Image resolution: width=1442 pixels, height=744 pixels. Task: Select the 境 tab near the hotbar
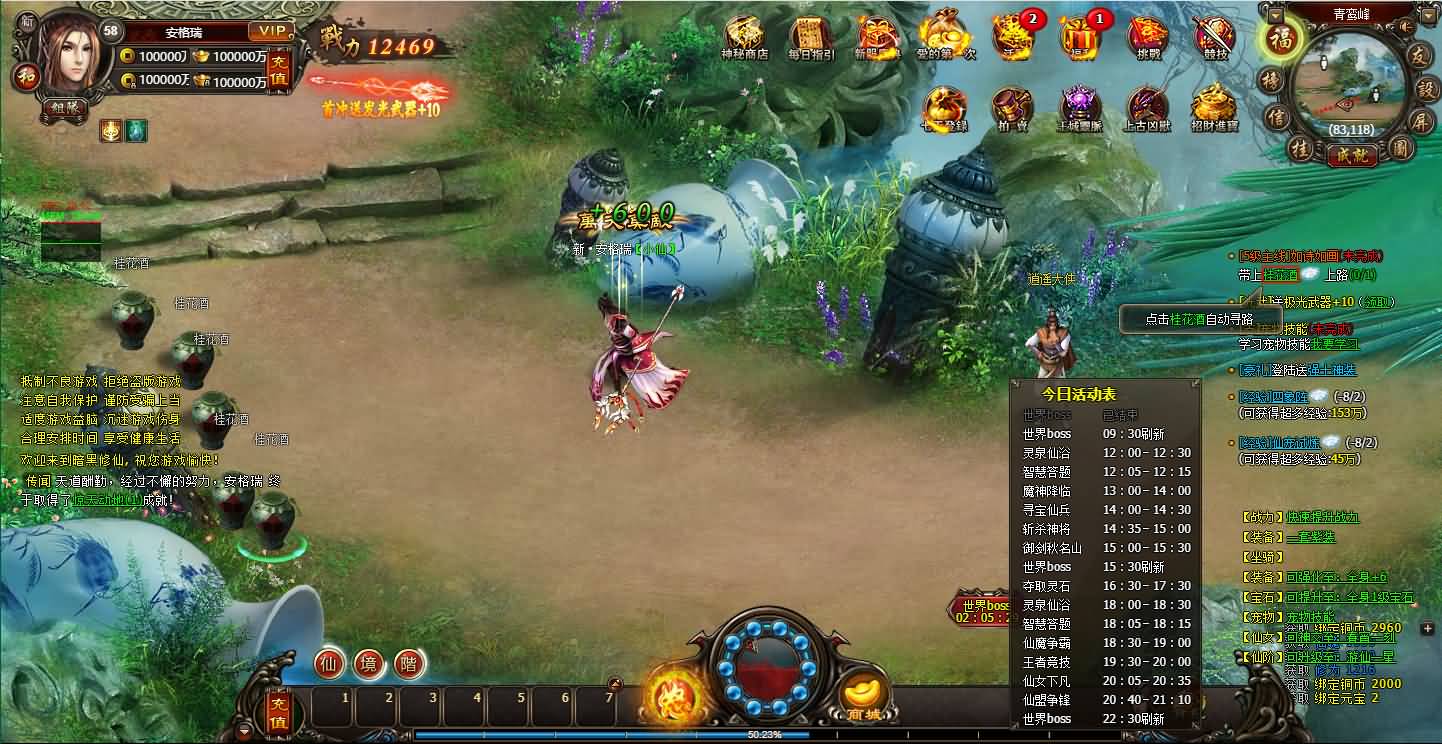click(x=369, y=664)
